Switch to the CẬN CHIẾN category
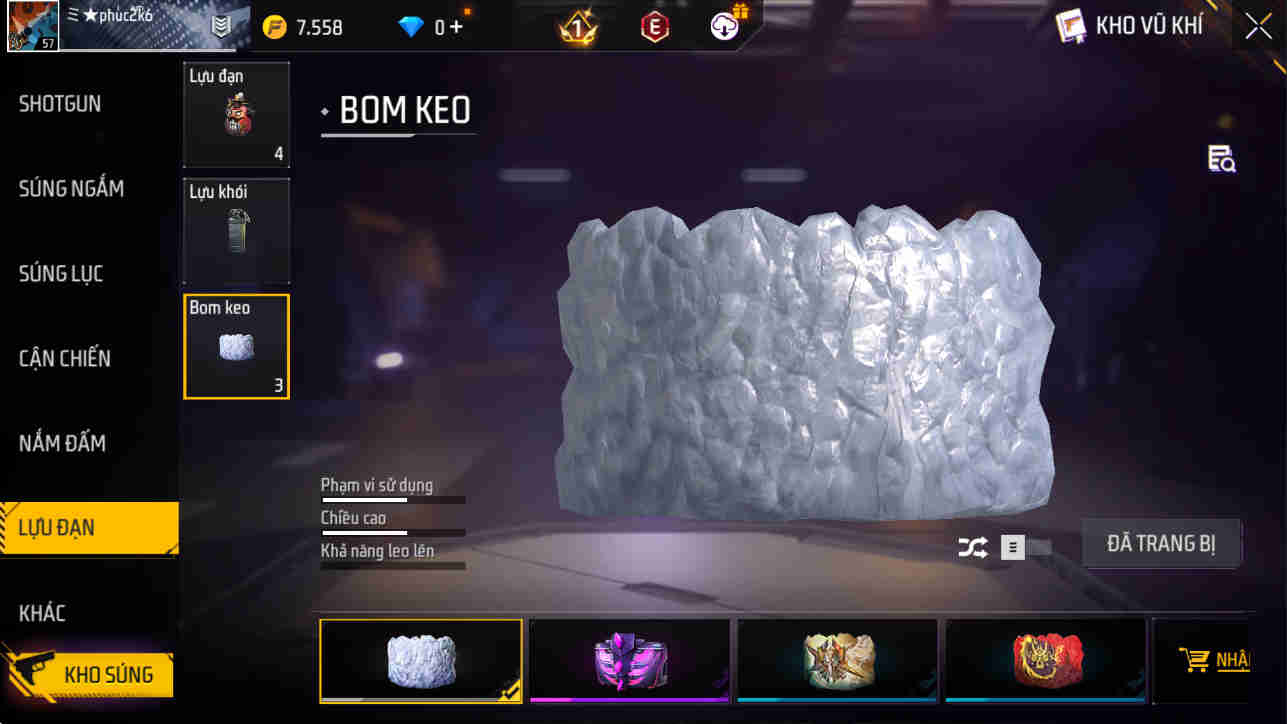This screenshot has width=1287, height=724. click(x=63, y=358)
